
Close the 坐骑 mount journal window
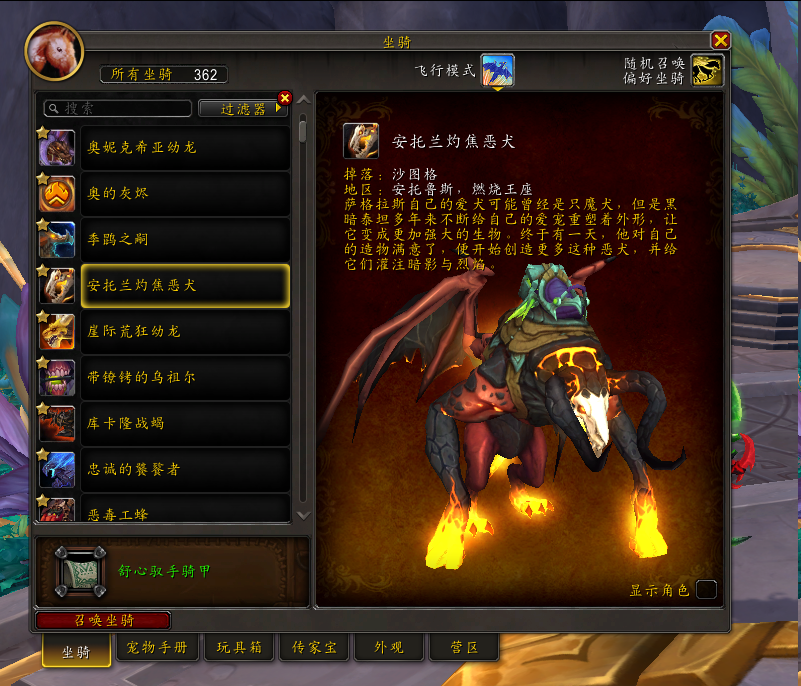coord(720,40)
